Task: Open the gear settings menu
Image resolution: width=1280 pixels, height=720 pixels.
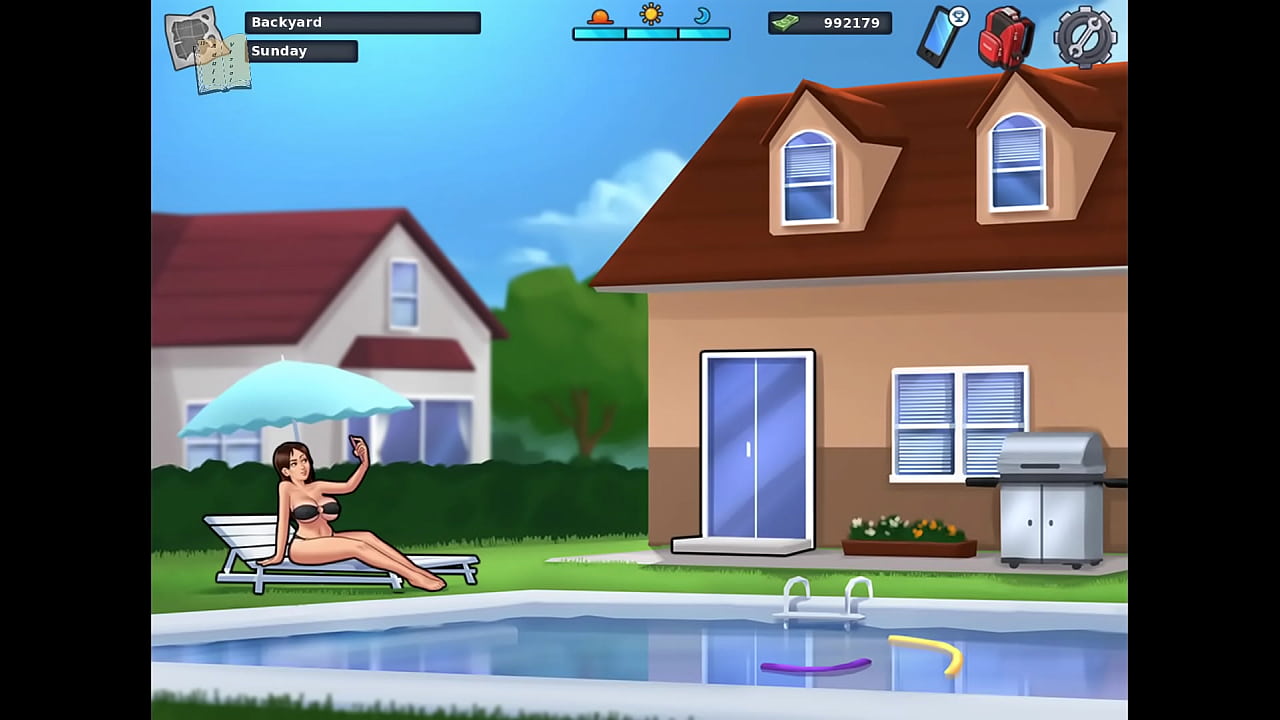Action: (x=1085, y=37)
